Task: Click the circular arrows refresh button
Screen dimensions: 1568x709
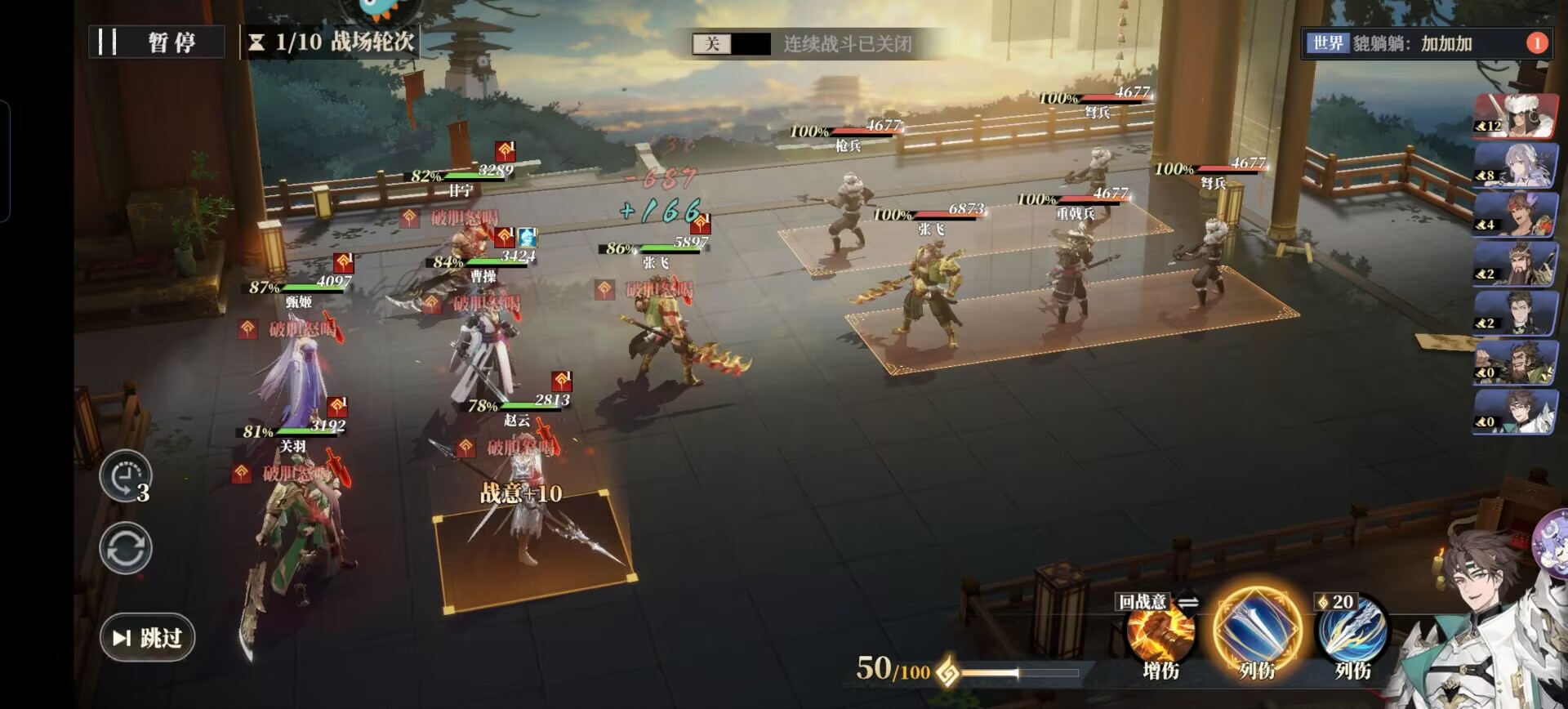Action: click(125, 548)
